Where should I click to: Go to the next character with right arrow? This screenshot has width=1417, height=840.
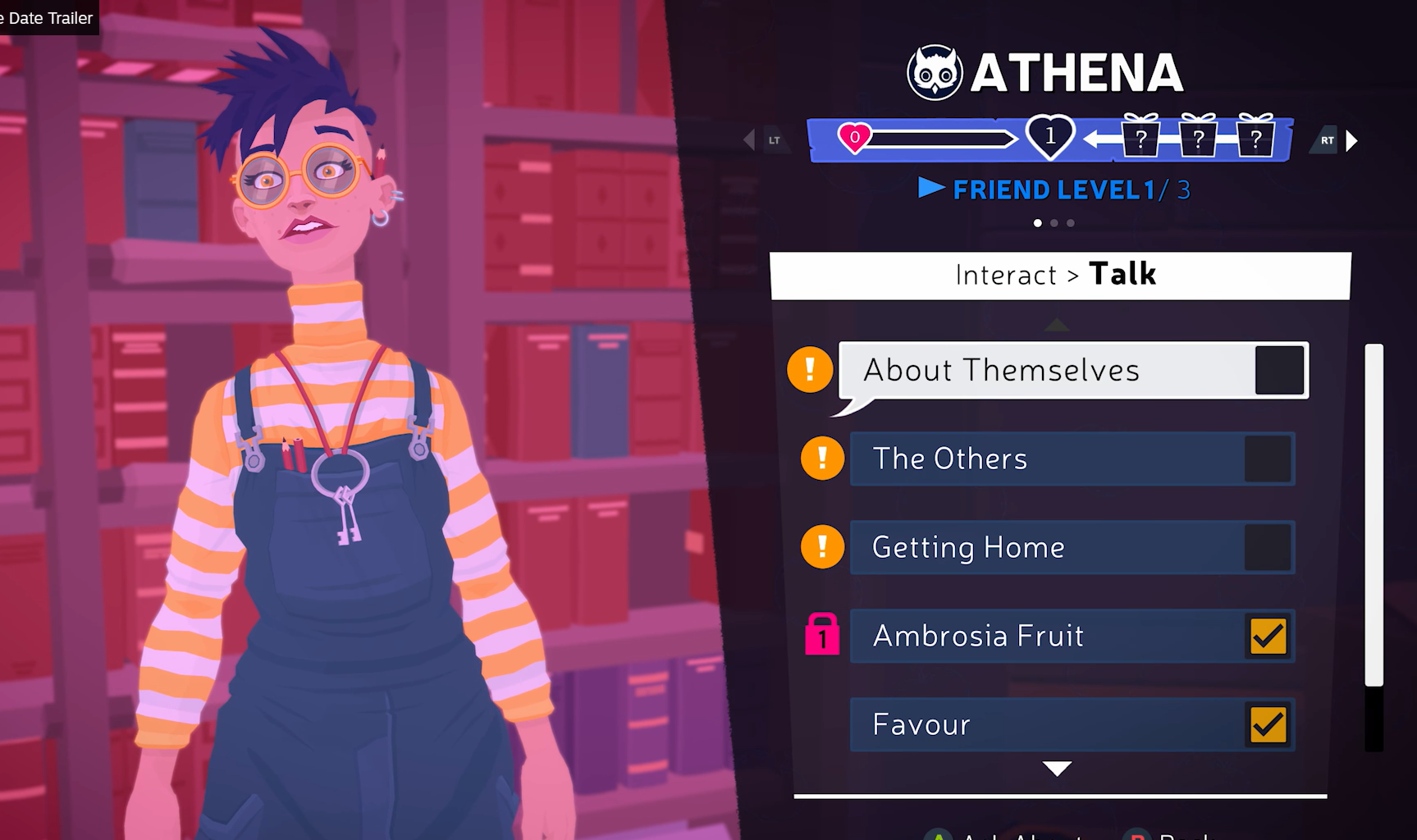click(x=1351, y=141)
